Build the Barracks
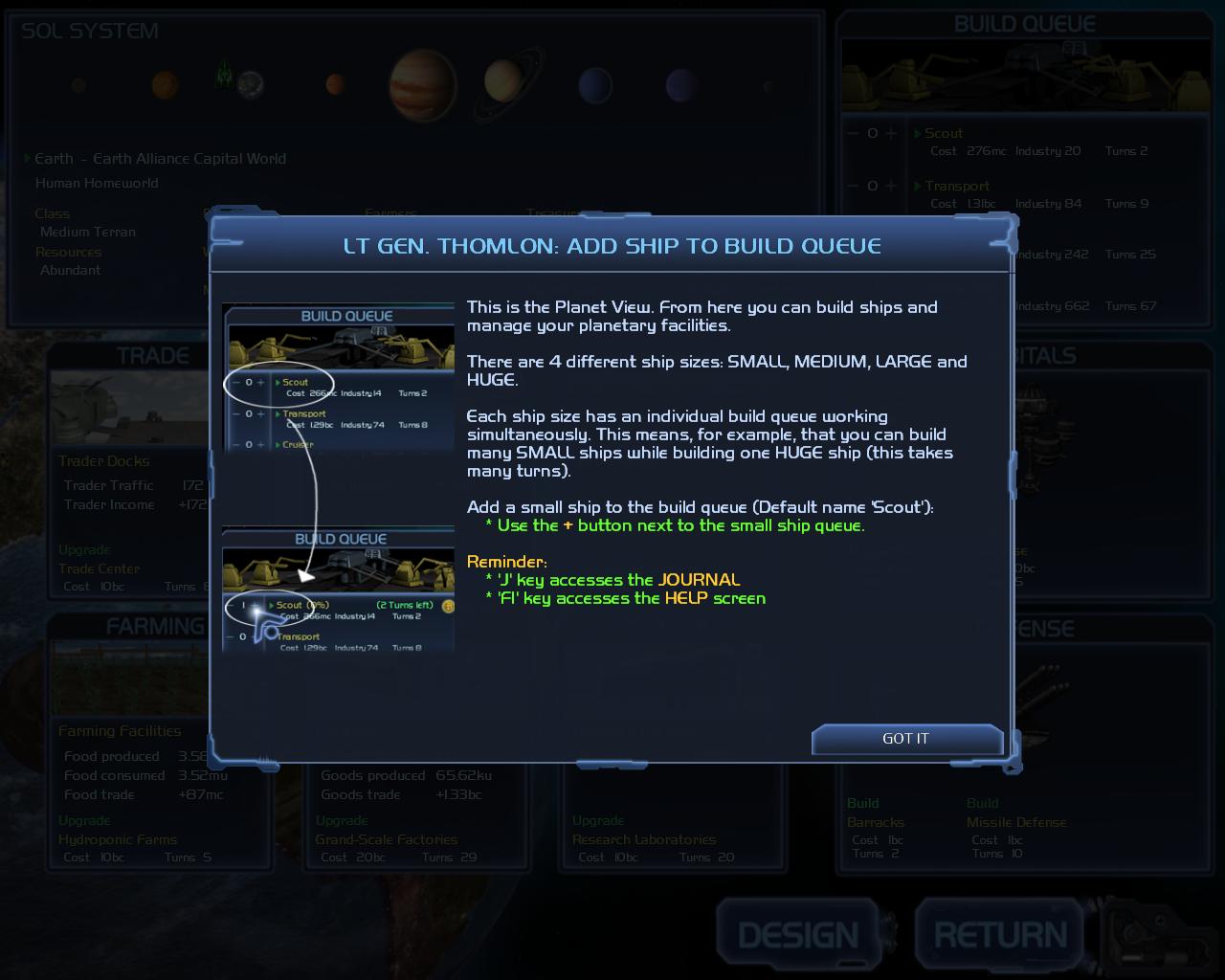The height and width of the screenshot is (980, 1225). [x=875, y=822]
